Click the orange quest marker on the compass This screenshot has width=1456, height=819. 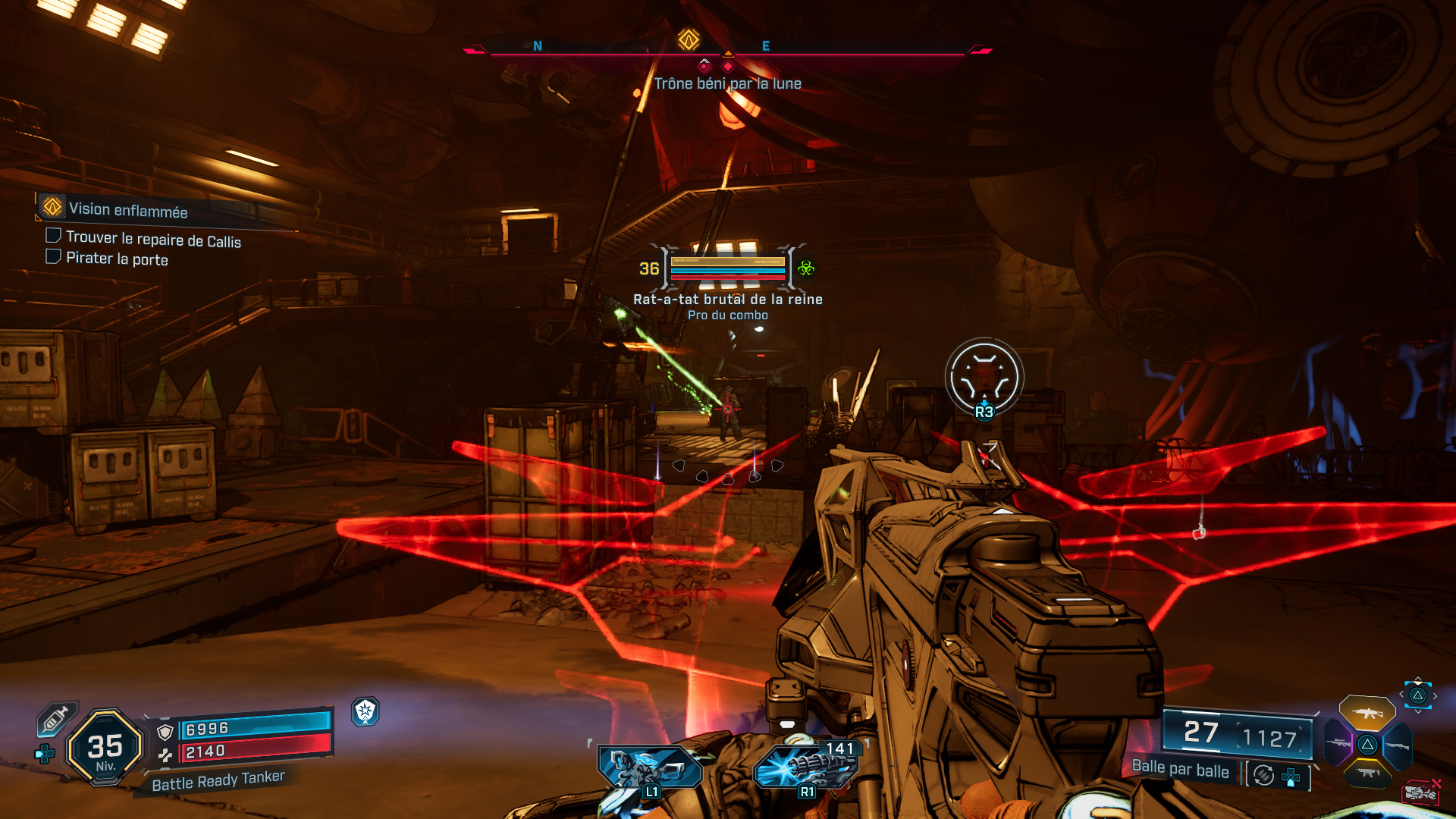(x=689, y=39)
